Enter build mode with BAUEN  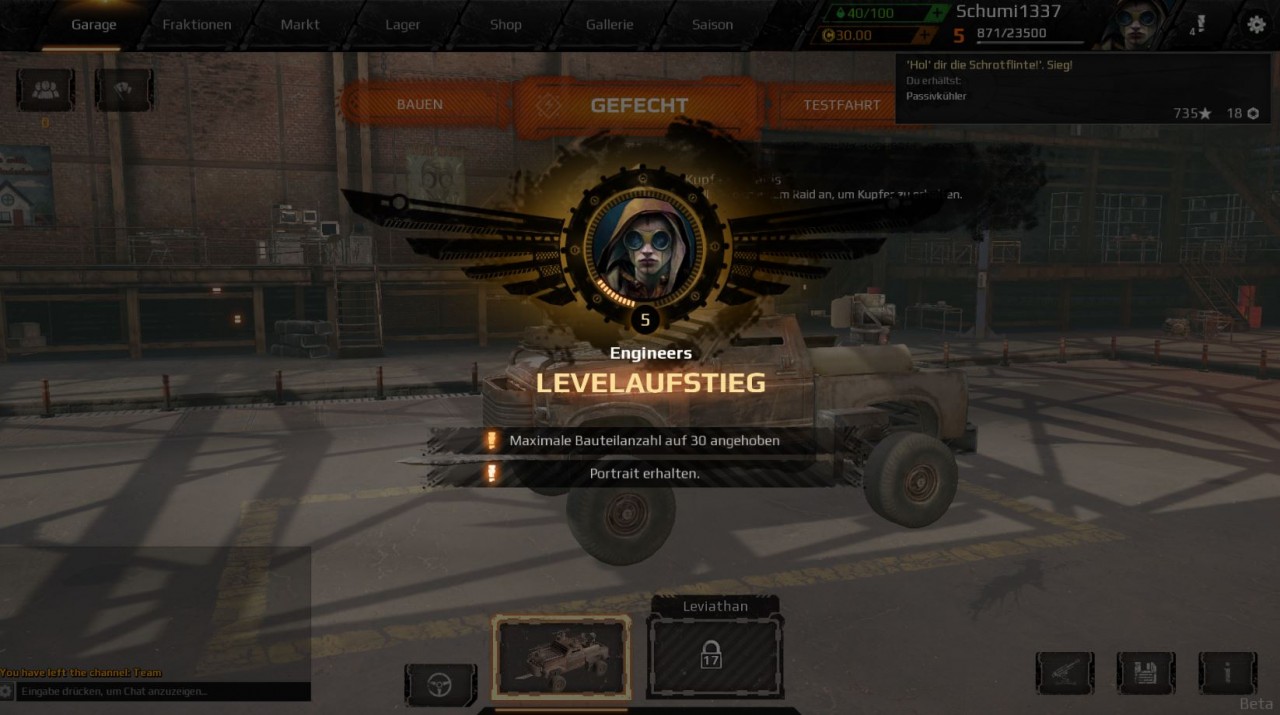[420, 105]
